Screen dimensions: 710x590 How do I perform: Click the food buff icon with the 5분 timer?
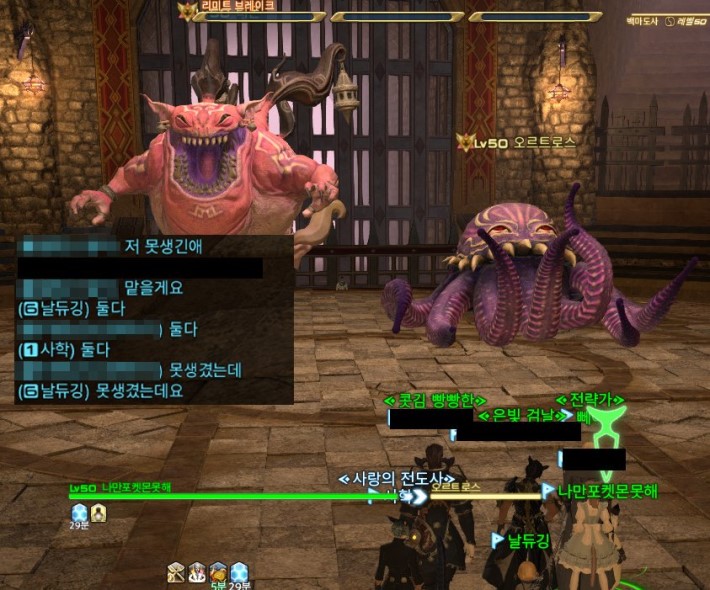(x=218, y=571)
